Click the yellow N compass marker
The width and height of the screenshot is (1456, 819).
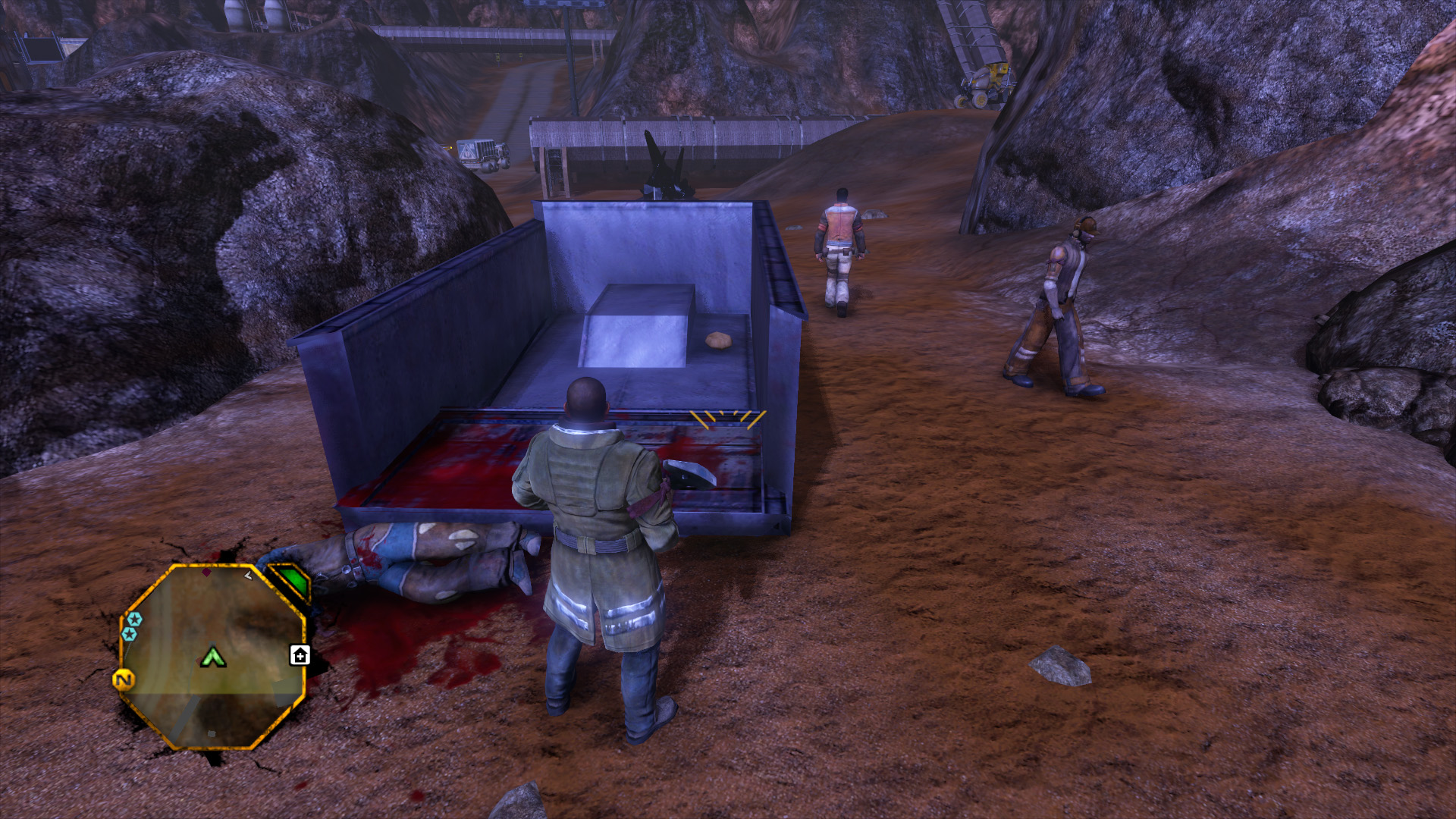(x=124, y=679)
